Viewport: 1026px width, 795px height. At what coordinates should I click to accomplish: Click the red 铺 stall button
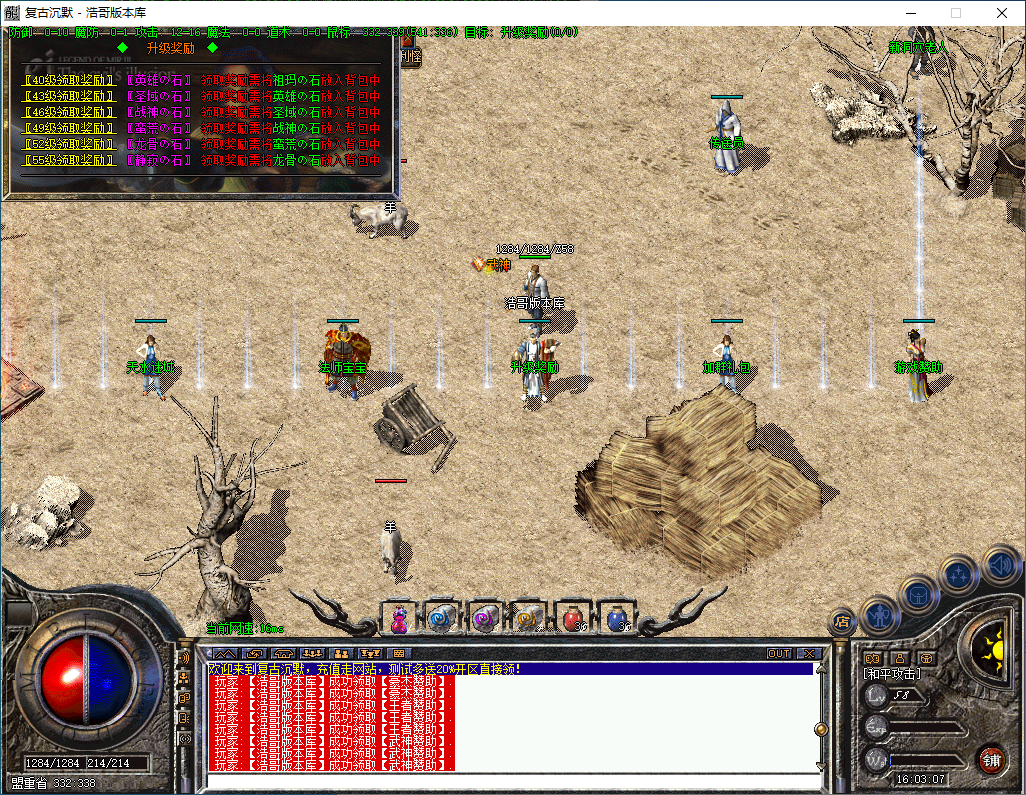point(990,759)
